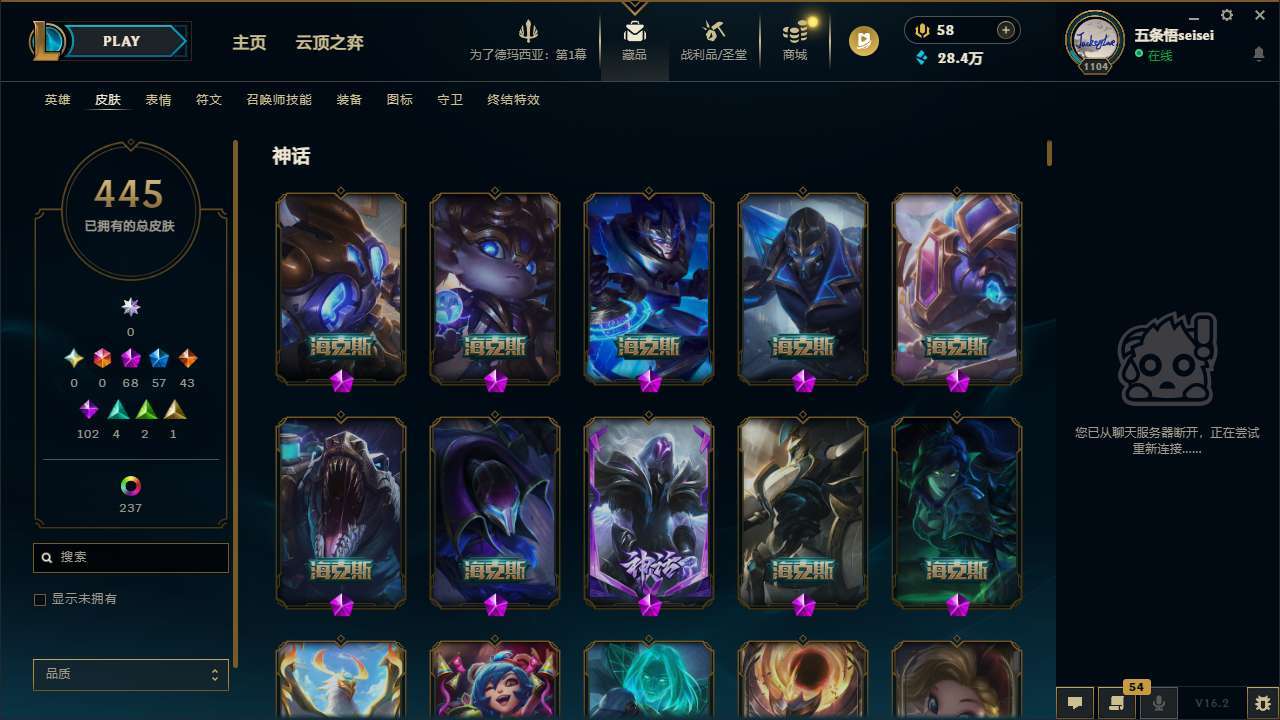Screen dimensions: 1280x720
Task: Open the 战利品/圣堂 loot icon
Action: [712, 33]
